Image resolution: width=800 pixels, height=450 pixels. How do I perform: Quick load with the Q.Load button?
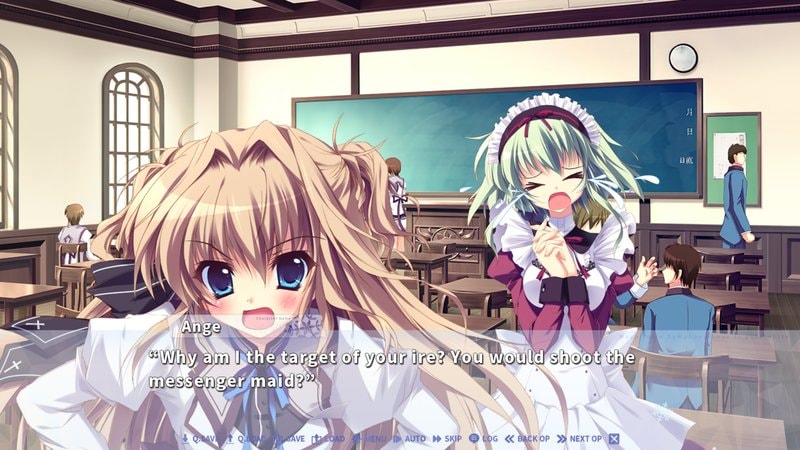[246, 439]
